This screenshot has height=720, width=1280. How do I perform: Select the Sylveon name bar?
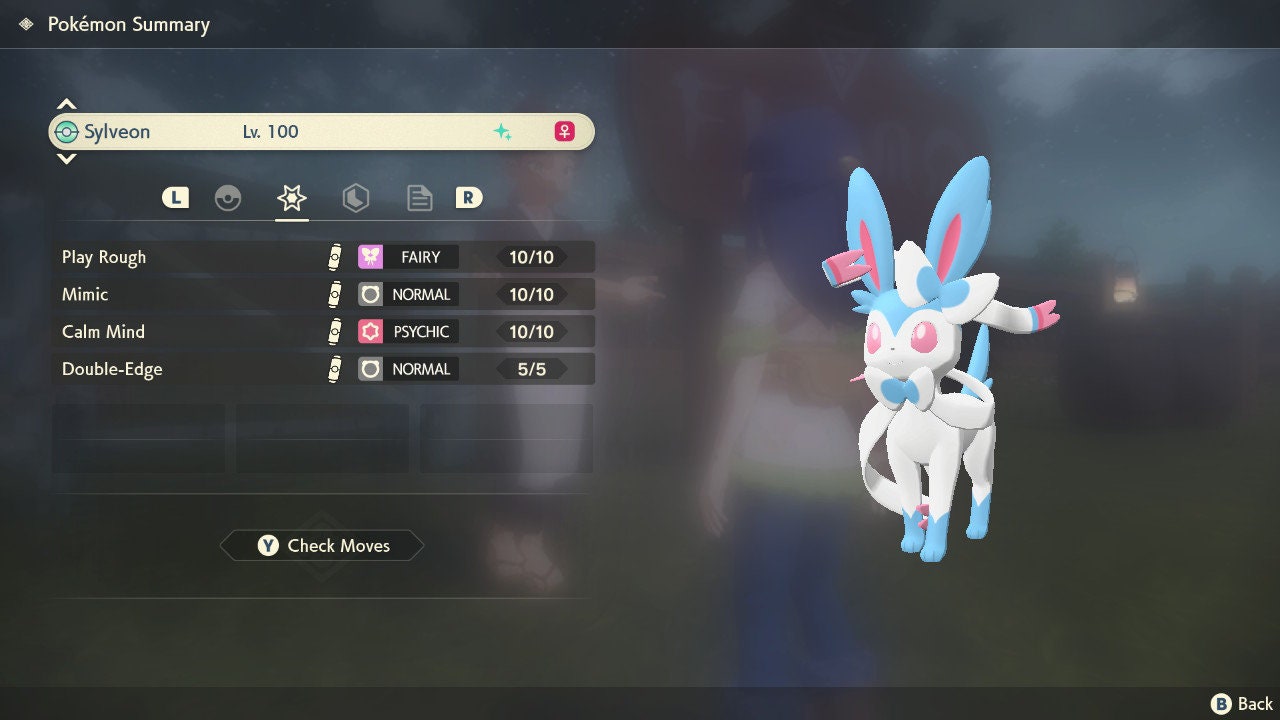[x=322, y=132]
